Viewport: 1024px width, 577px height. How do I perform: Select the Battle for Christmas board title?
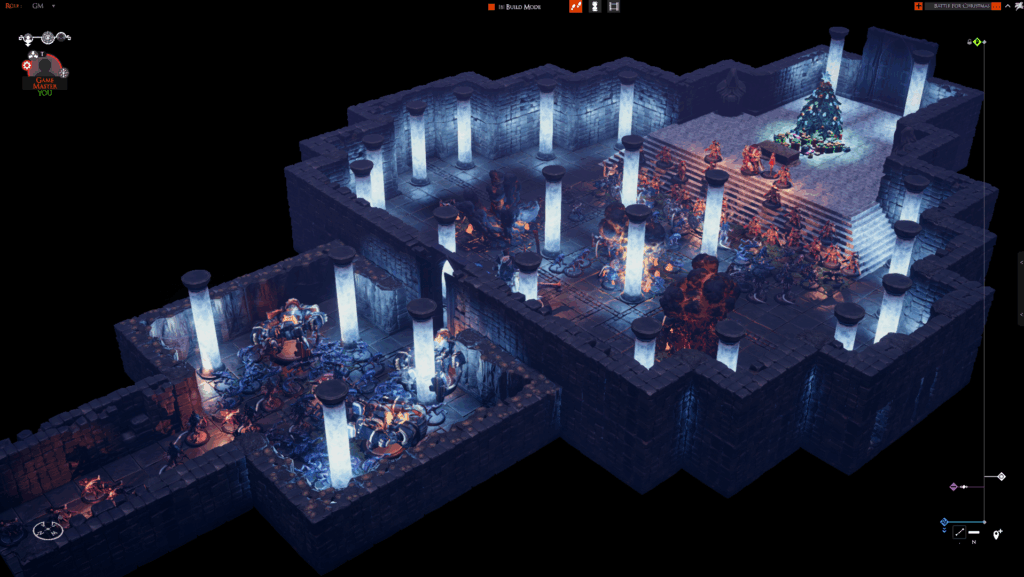[958, 6]
